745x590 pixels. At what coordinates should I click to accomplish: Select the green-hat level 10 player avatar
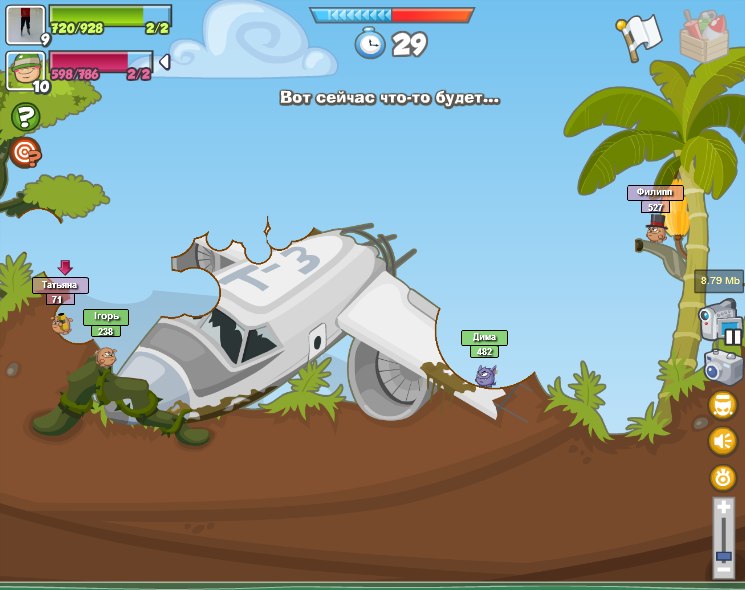pos(25,71)
